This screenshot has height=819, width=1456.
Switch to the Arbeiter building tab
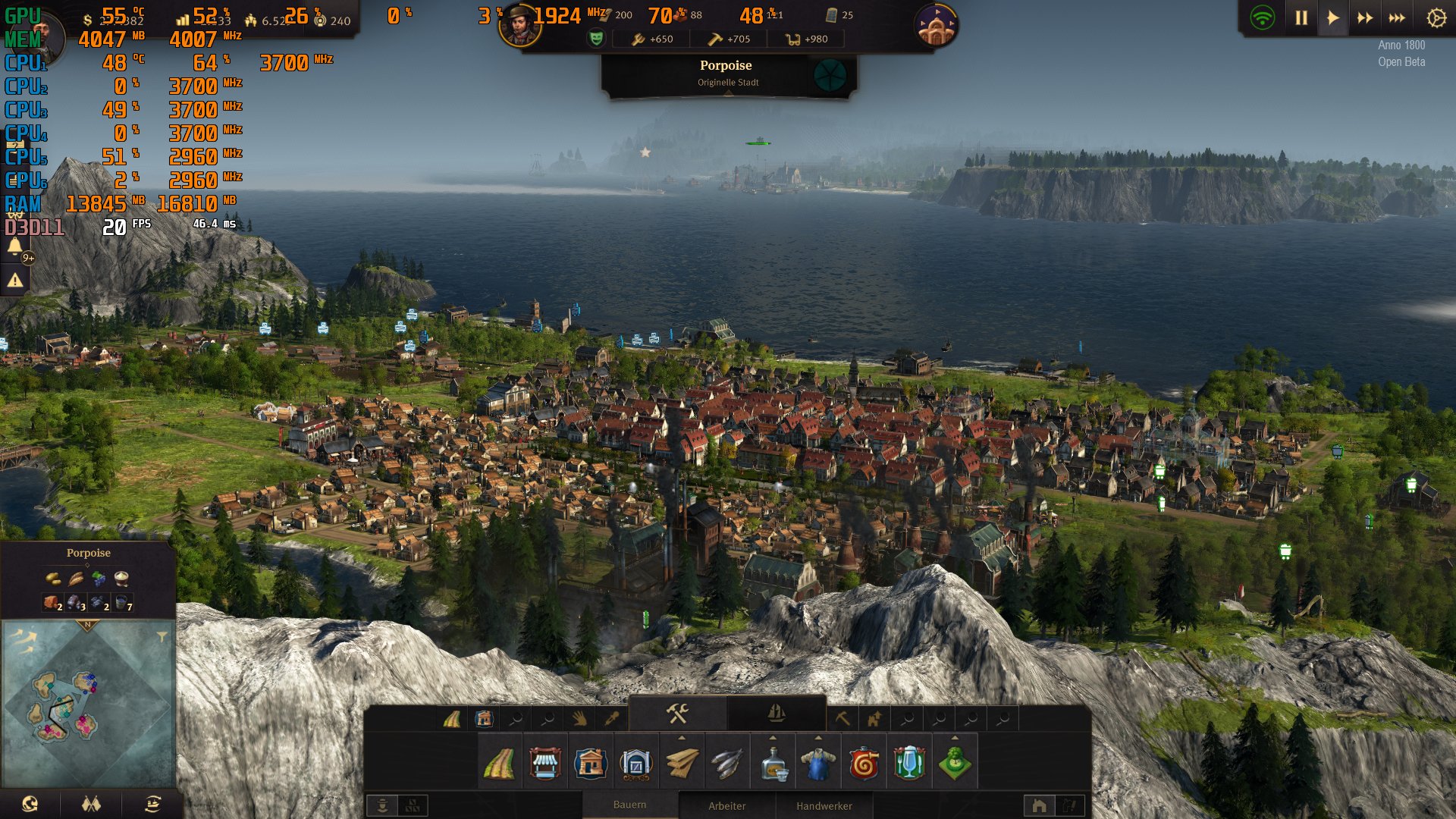point(726,805)
